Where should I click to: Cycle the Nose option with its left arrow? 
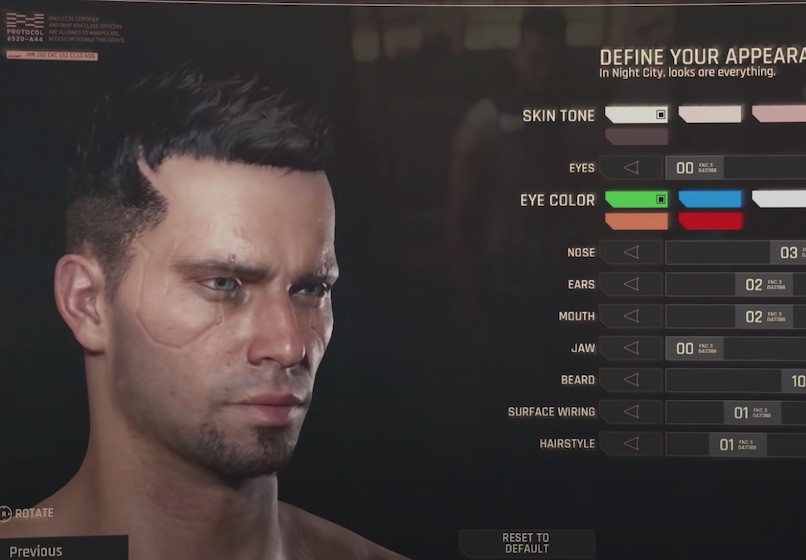click(631, 253)
